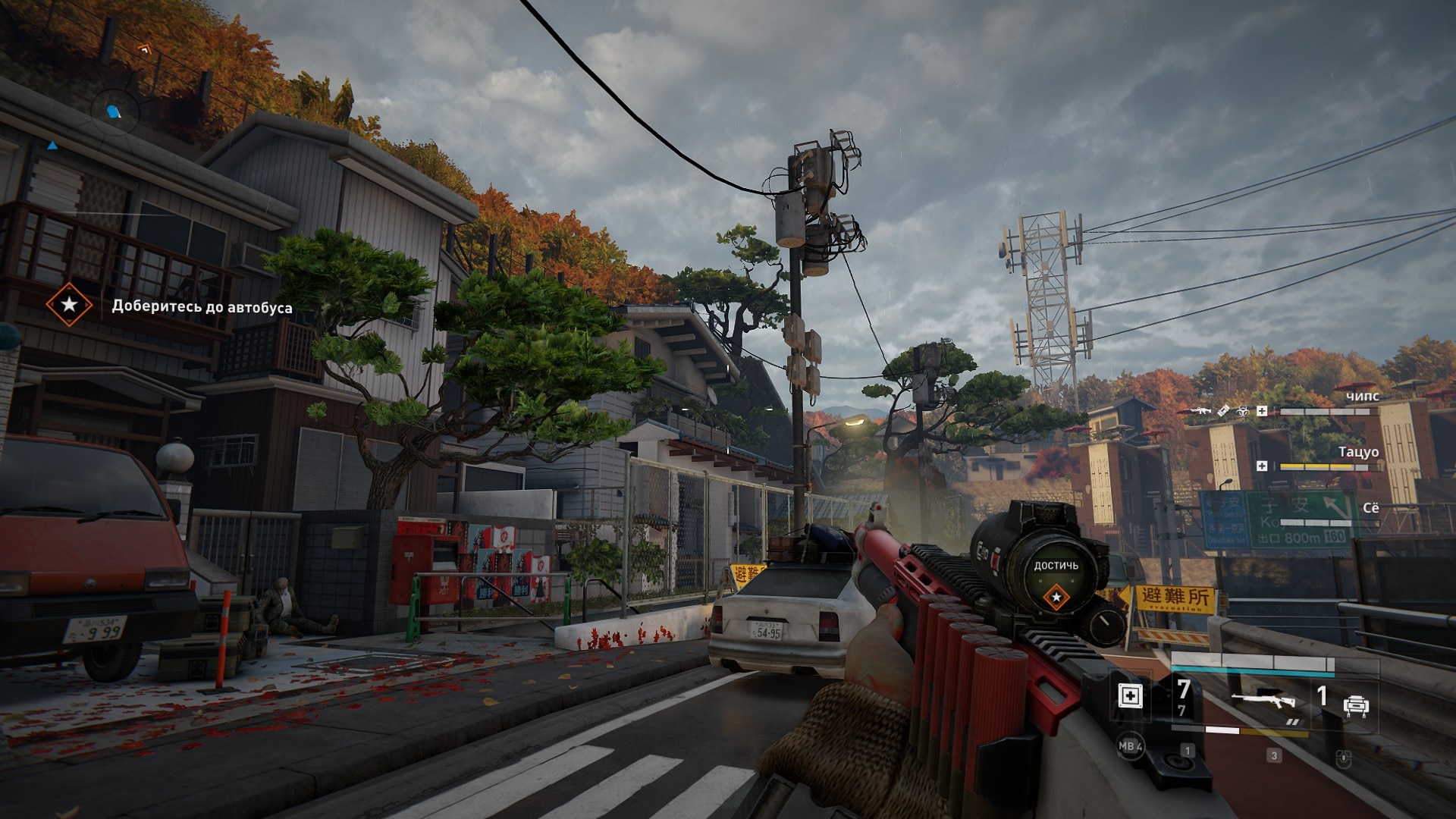Select the deployable equipment icon

point(1355,707)
